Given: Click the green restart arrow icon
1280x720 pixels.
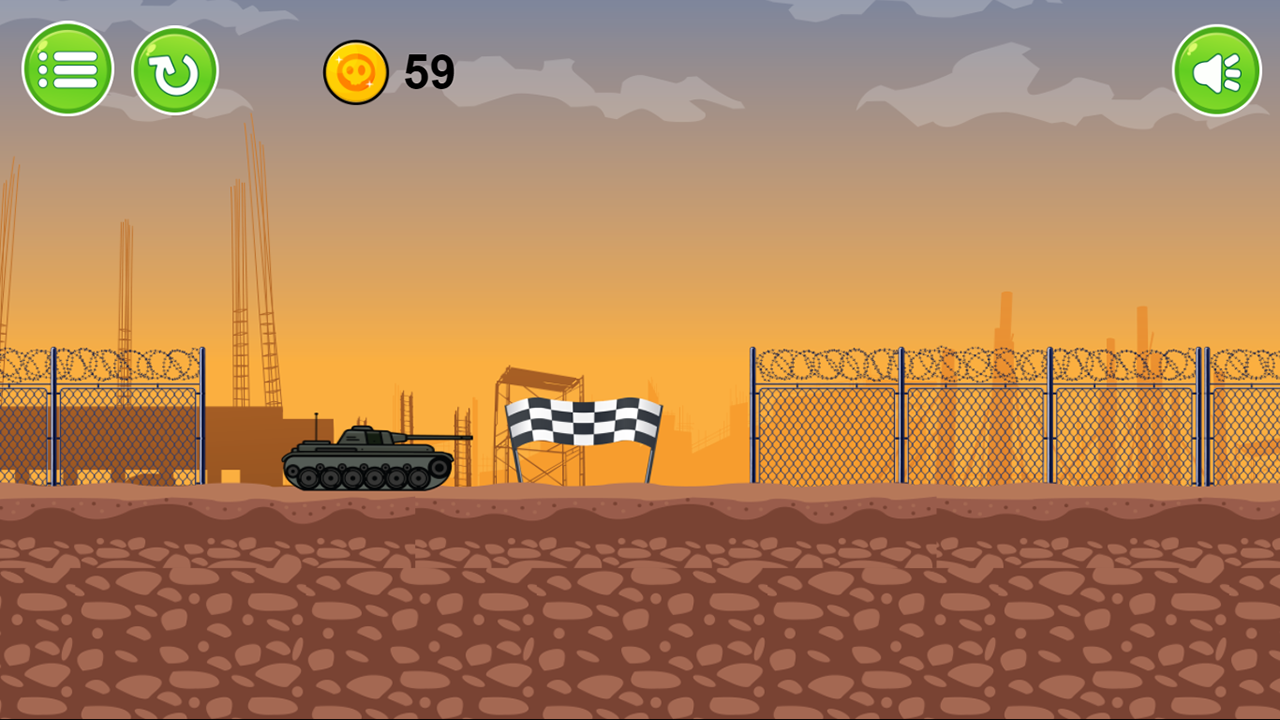Looking at the screenshot, I should pos(175,68).
